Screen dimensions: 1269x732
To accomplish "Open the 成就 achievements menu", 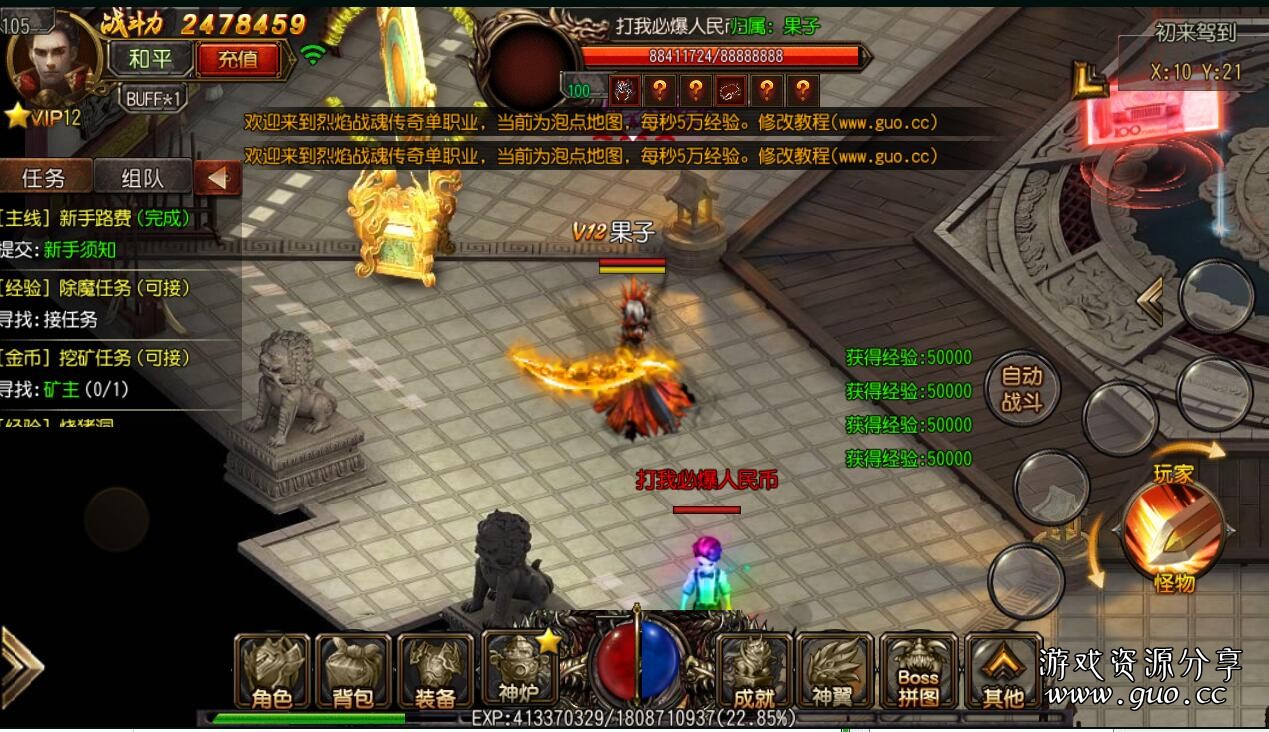I will coord(754,672).
